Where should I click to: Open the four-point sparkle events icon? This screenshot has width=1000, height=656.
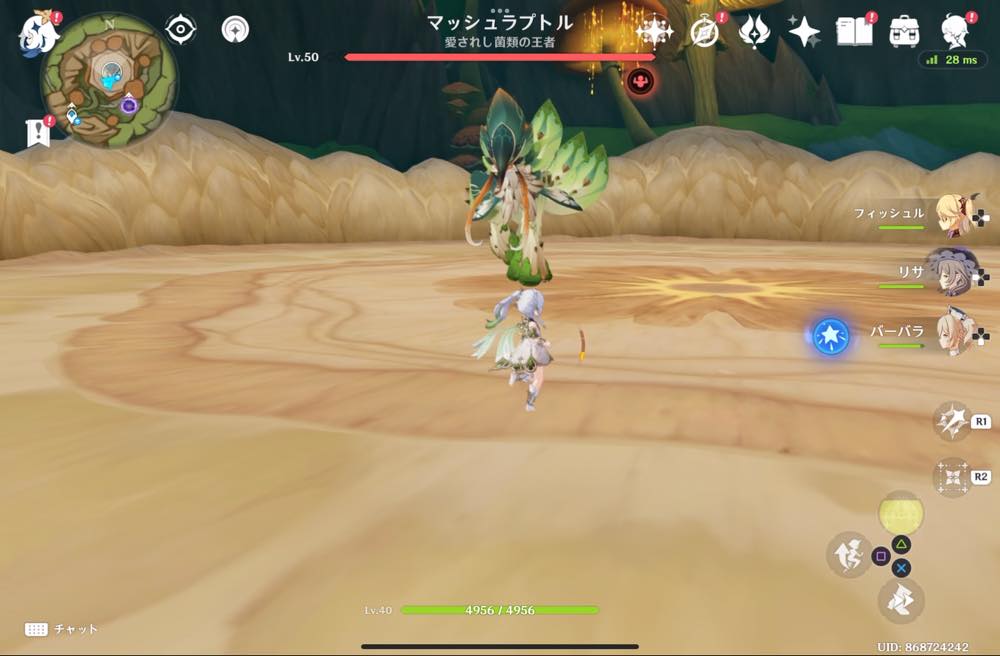click(x=654, y=32)
